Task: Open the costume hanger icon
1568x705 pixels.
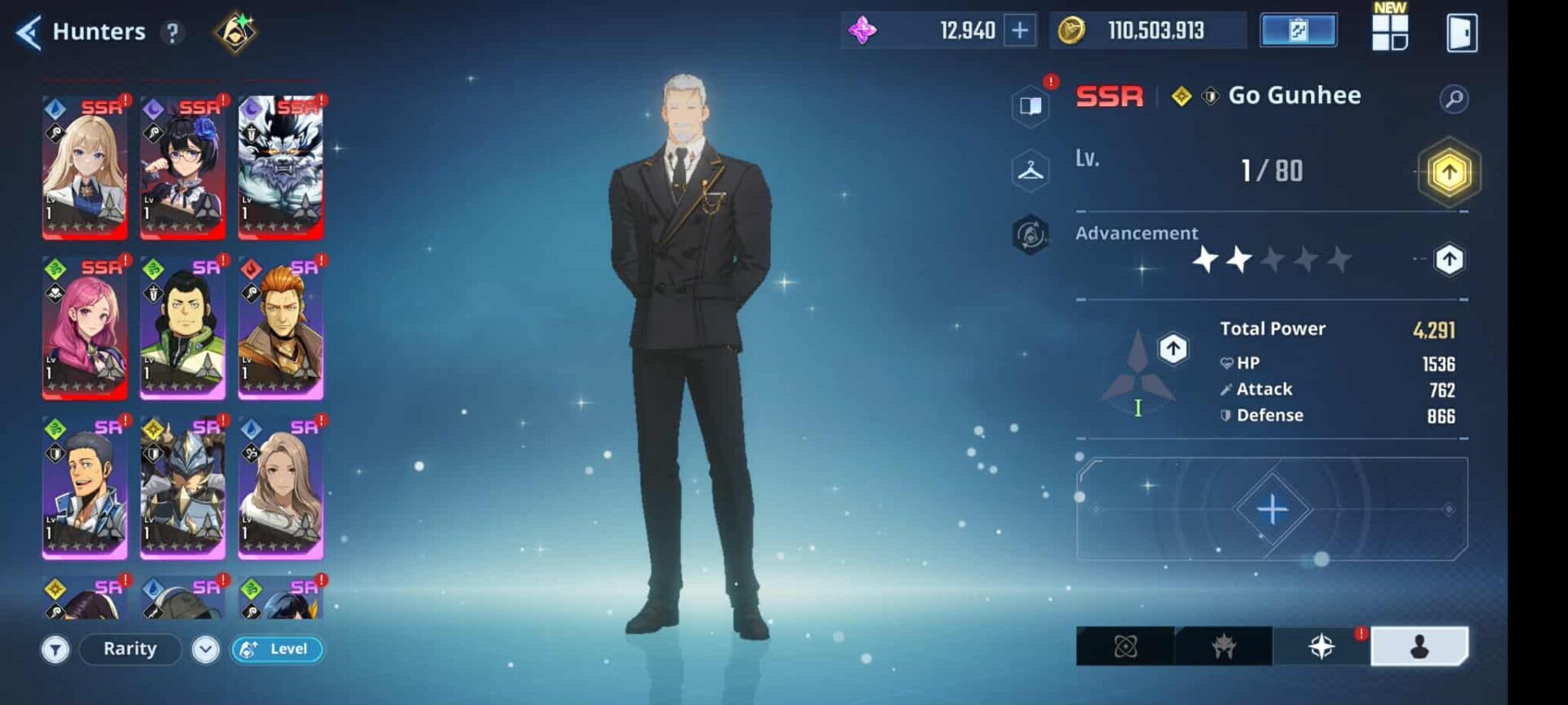Action: pyautogui.click(x=1030, y=171)
